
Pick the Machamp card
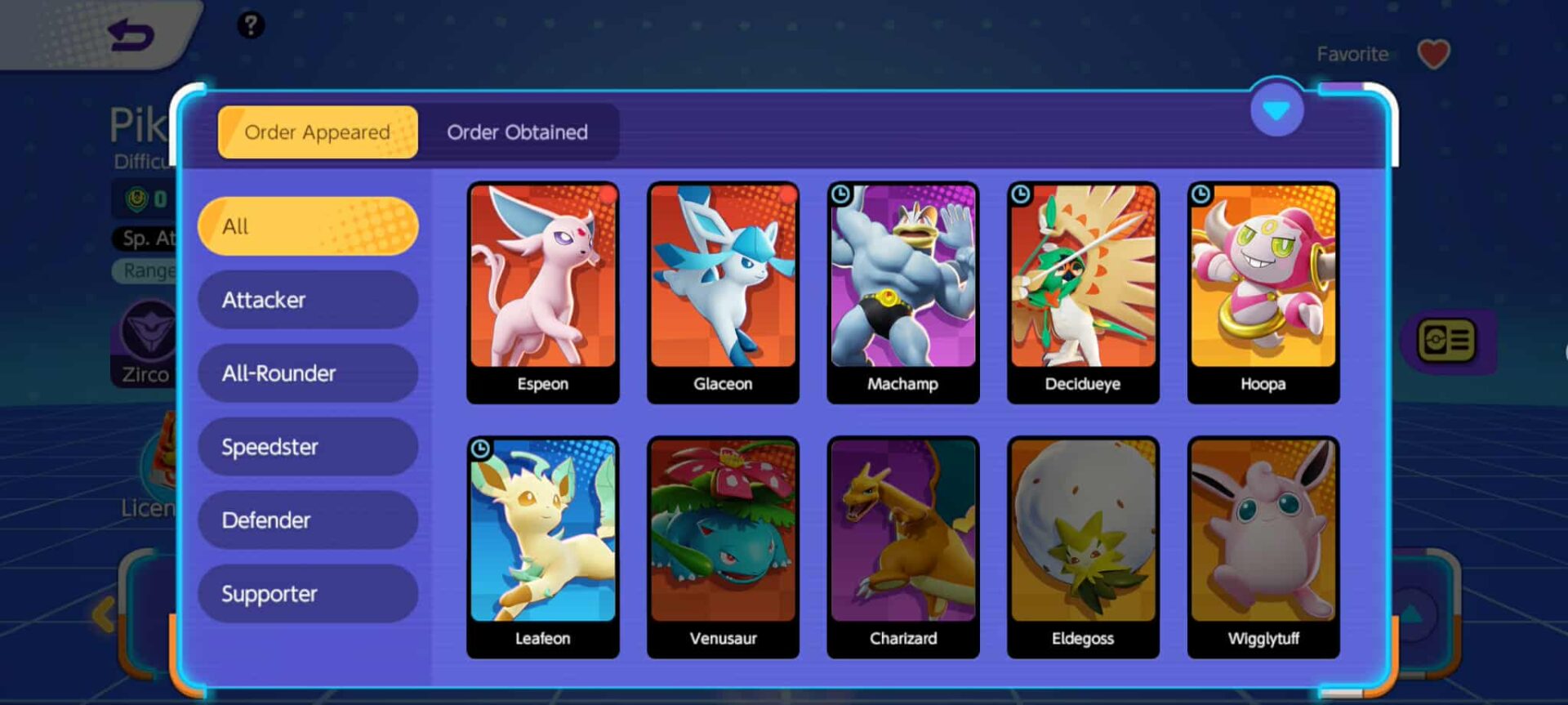[902, 292]
